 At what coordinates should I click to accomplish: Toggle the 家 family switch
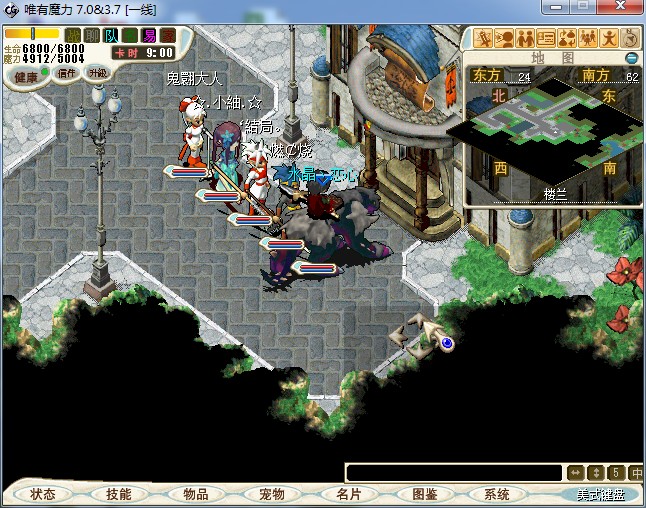pyautogui.click(x=166, y=36)
